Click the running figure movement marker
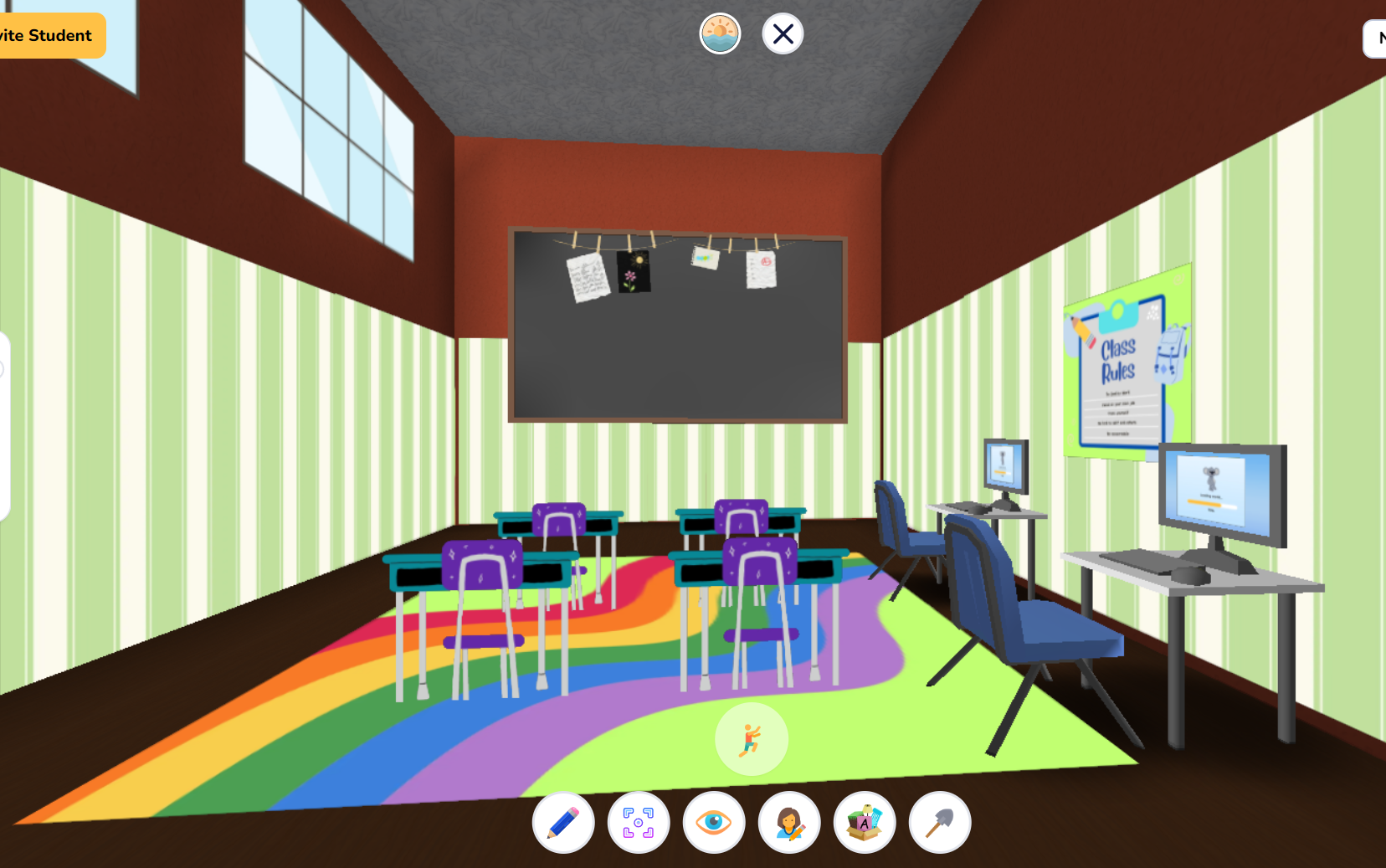The width and height of the screenshot is (1386, 868). [x=750, y=737]
